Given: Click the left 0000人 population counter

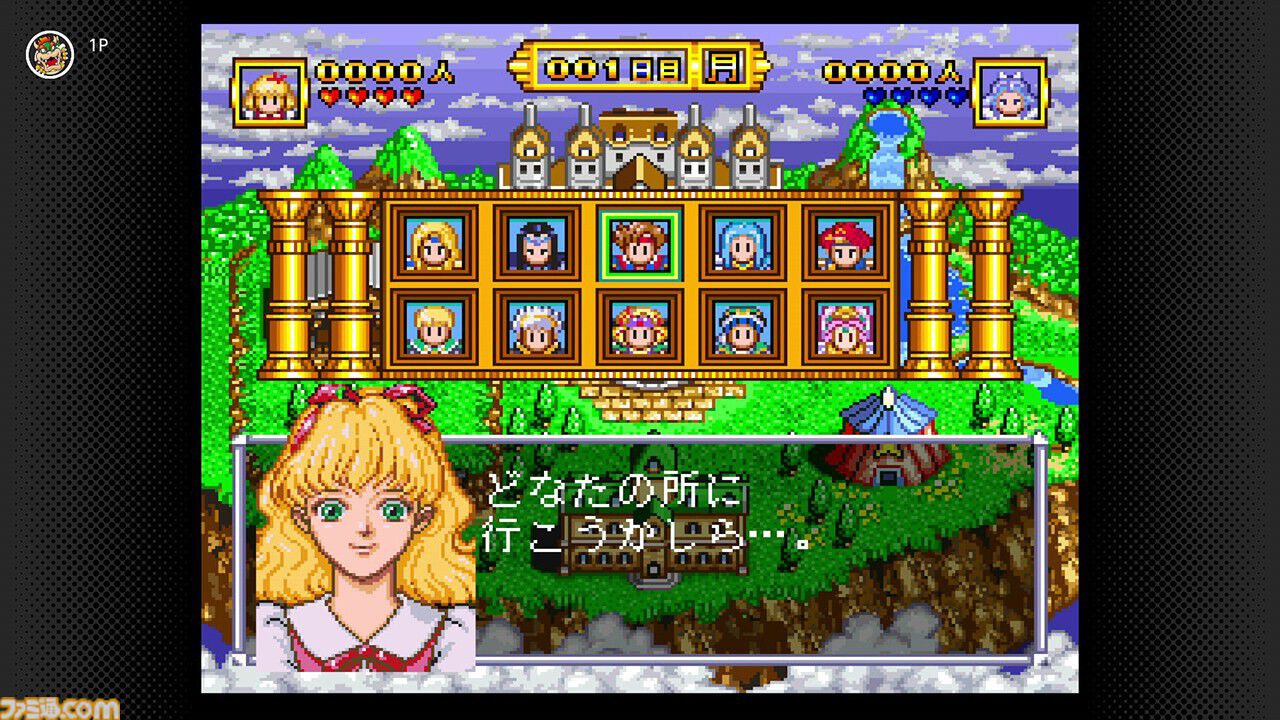Looking at the screenshot, I should [x=373, y=73].
